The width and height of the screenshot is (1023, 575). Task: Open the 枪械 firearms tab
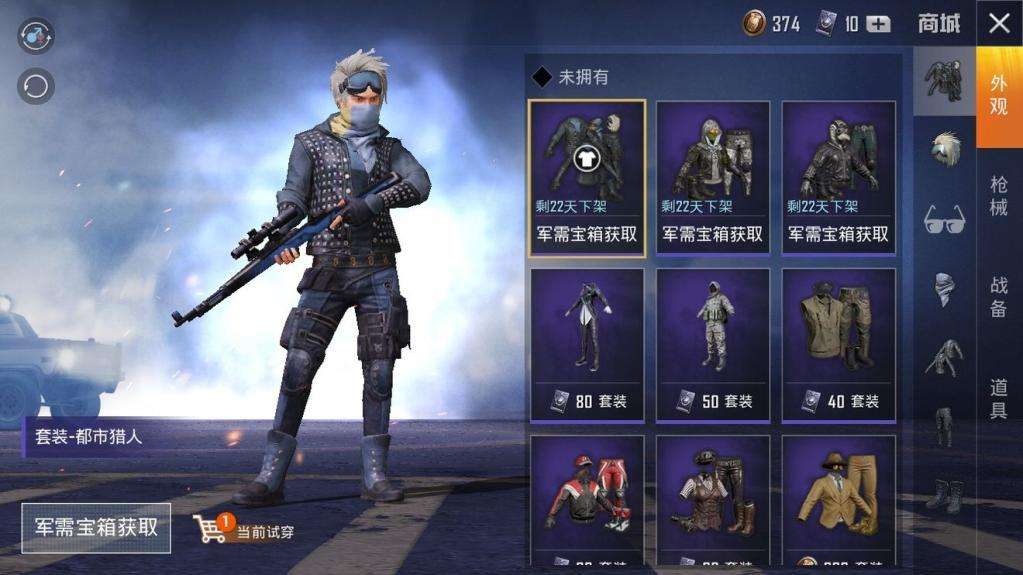(x=998, y=195)
